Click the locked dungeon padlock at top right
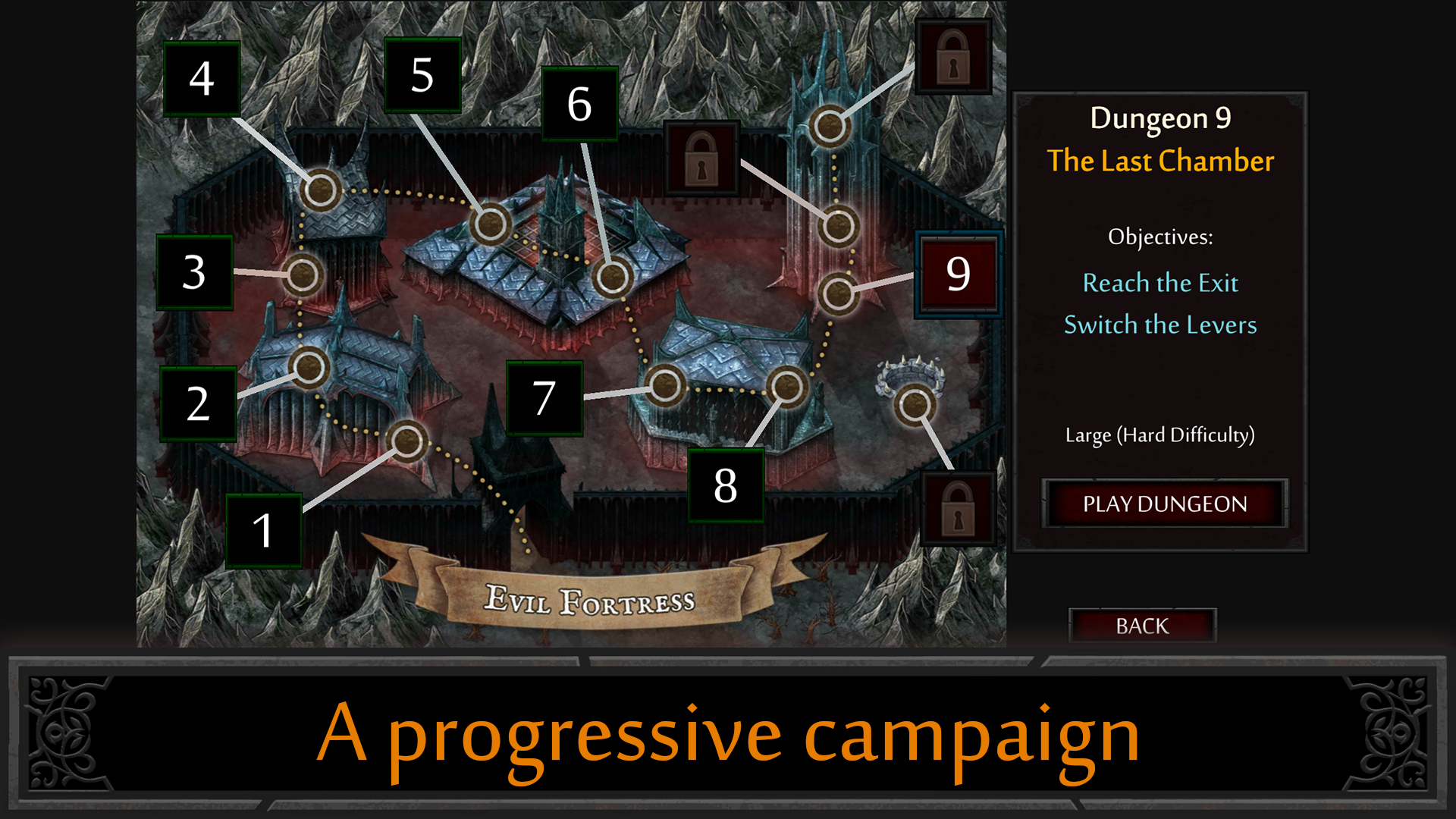Viewport: 1456px width, 819px height. pyautogui.click(x=954, y=55)
